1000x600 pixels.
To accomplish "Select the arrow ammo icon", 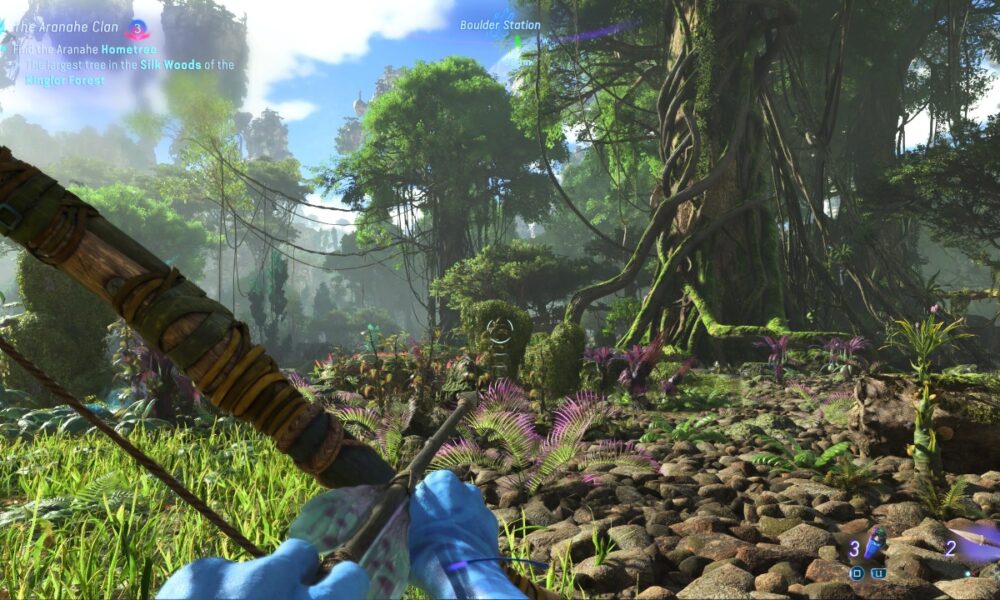I will (978, 539).
